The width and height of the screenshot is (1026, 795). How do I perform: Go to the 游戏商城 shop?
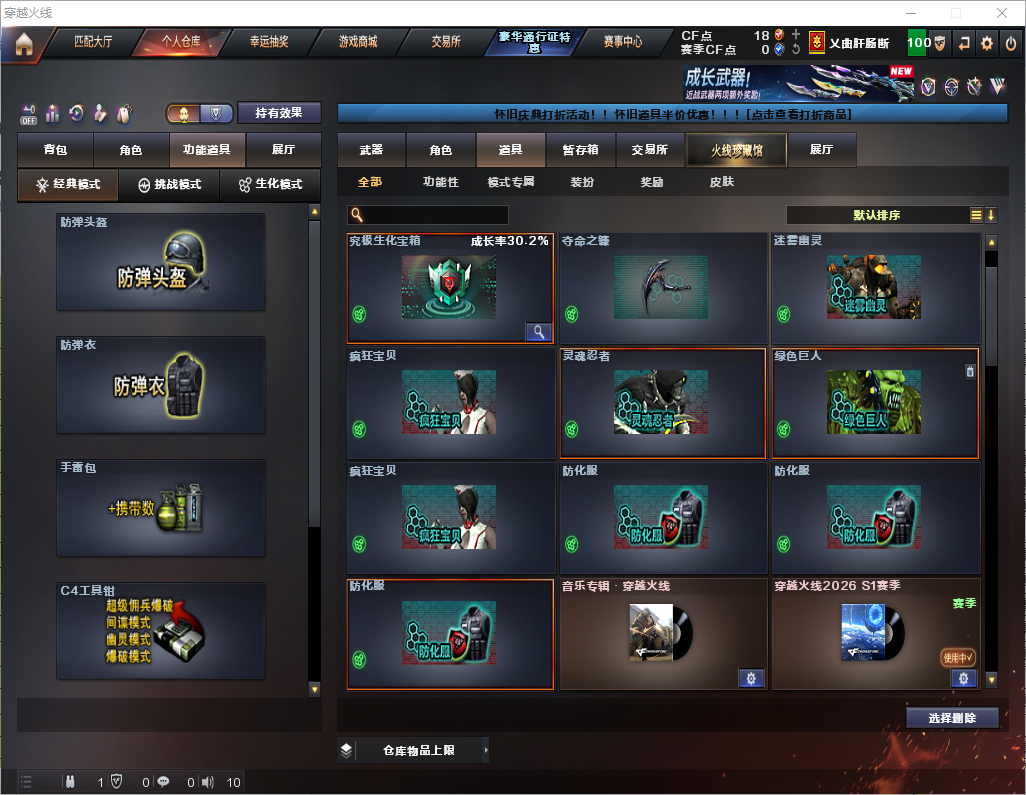click(357, 42)
